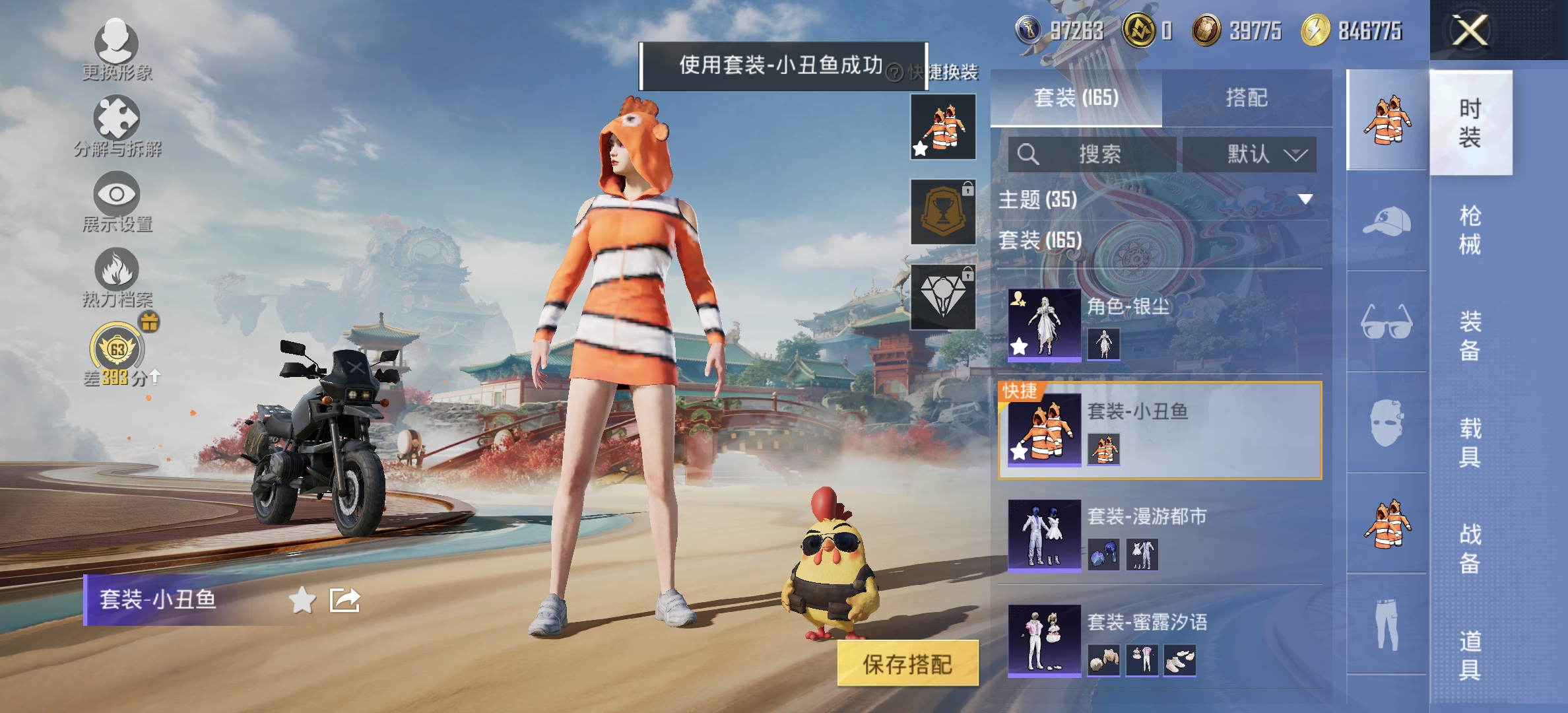Open the 默认 sort dropdown

(x=1249, y=154)
